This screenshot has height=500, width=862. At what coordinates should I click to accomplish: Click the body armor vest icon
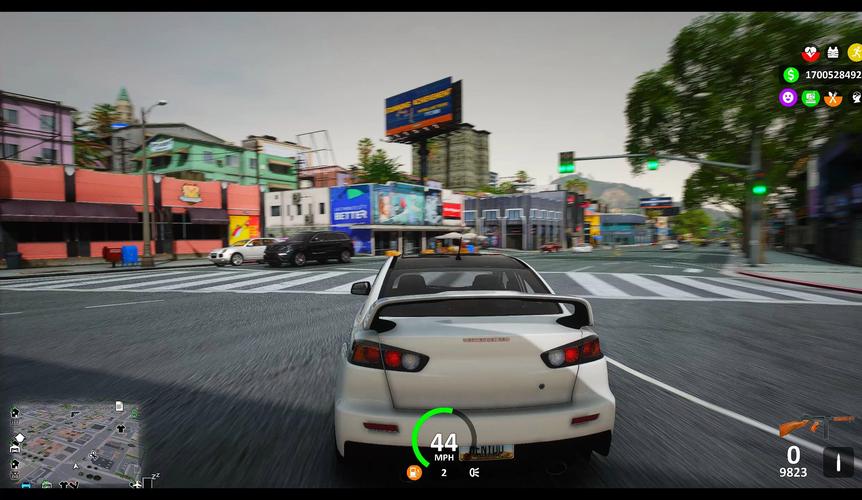(x=833, y=53)
